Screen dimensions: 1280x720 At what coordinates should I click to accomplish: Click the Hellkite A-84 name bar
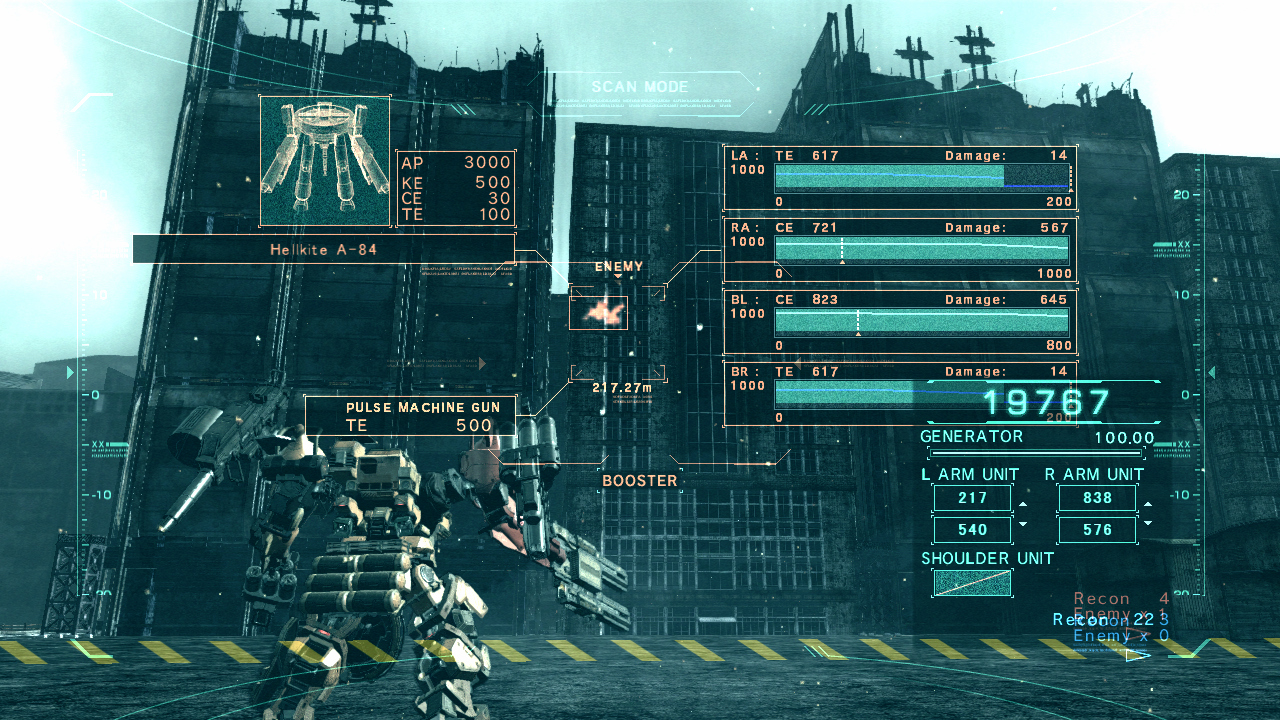323,249
